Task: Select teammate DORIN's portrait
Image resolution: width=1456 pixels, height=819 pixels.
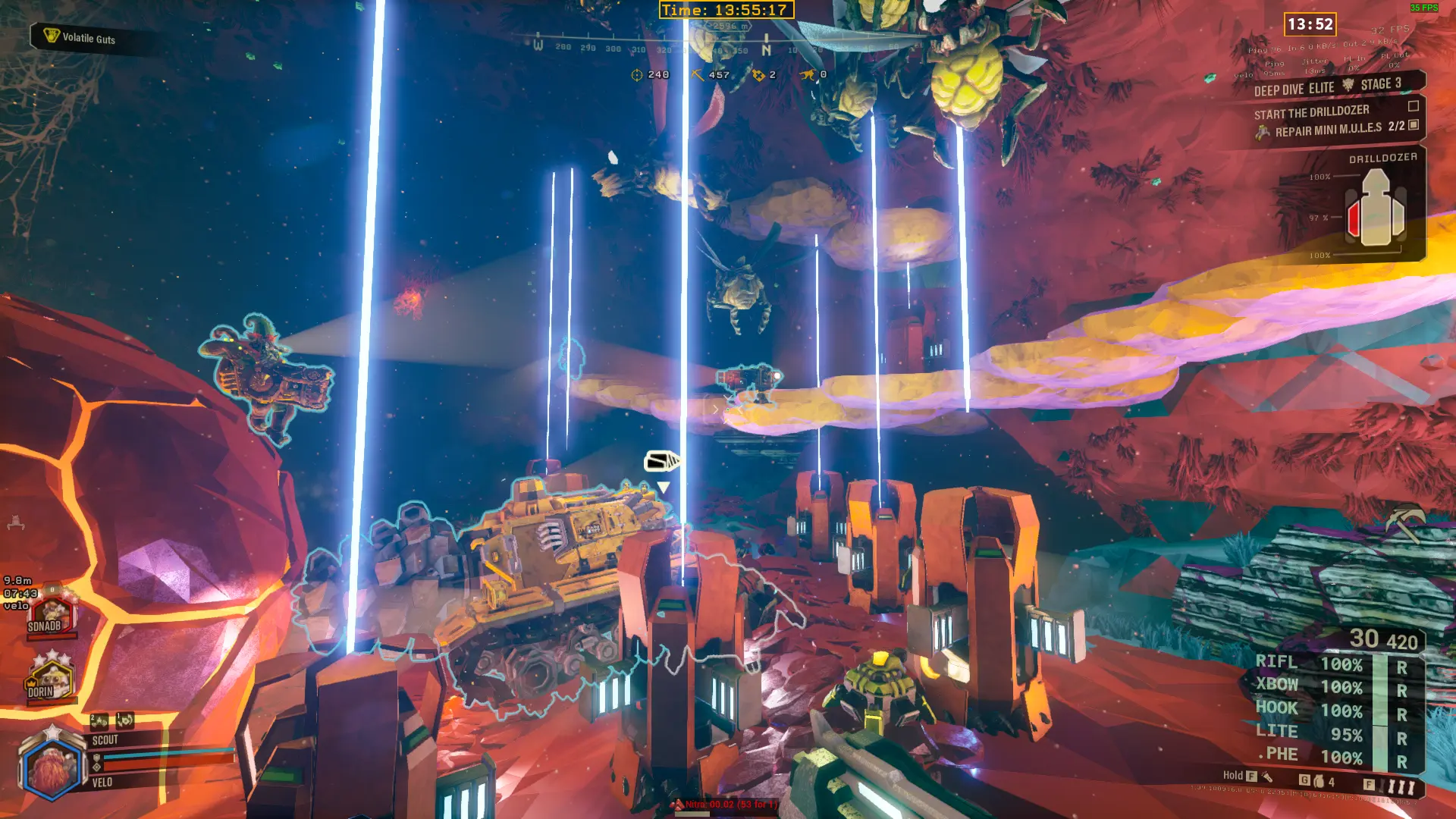Action: pos(49,679)
